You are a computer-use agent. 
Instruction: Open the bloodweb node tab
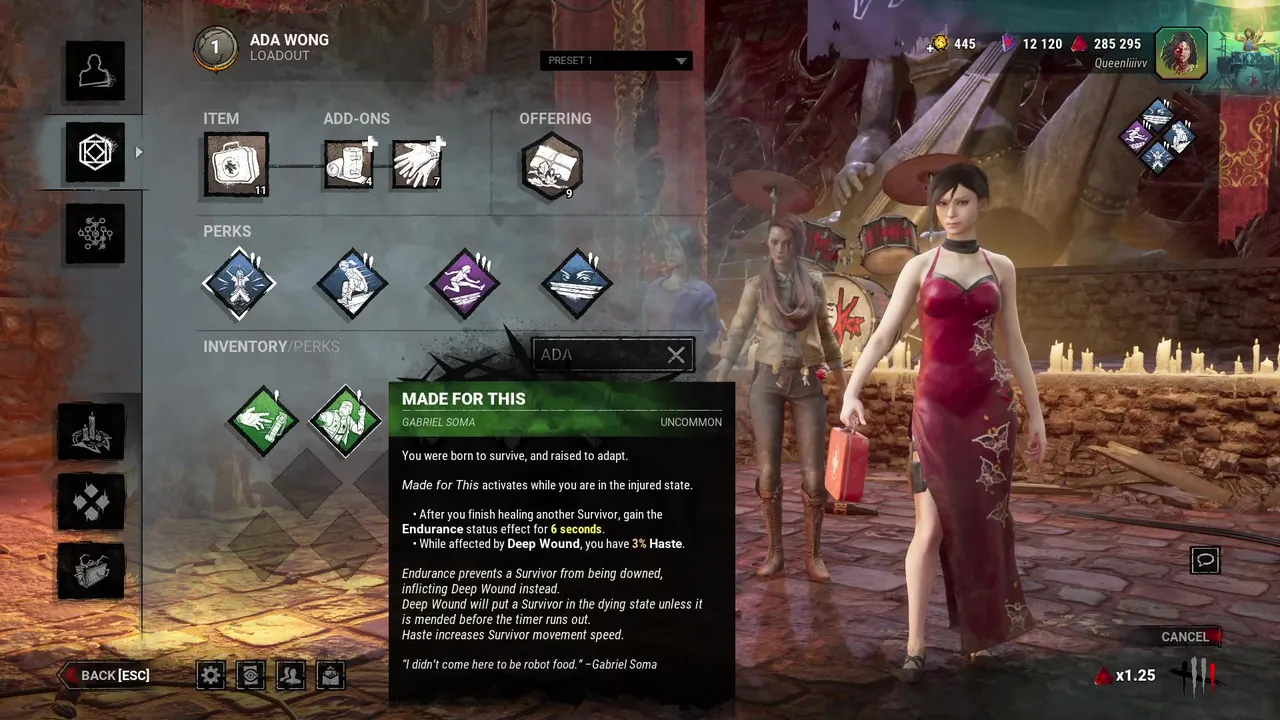[95, 233]
